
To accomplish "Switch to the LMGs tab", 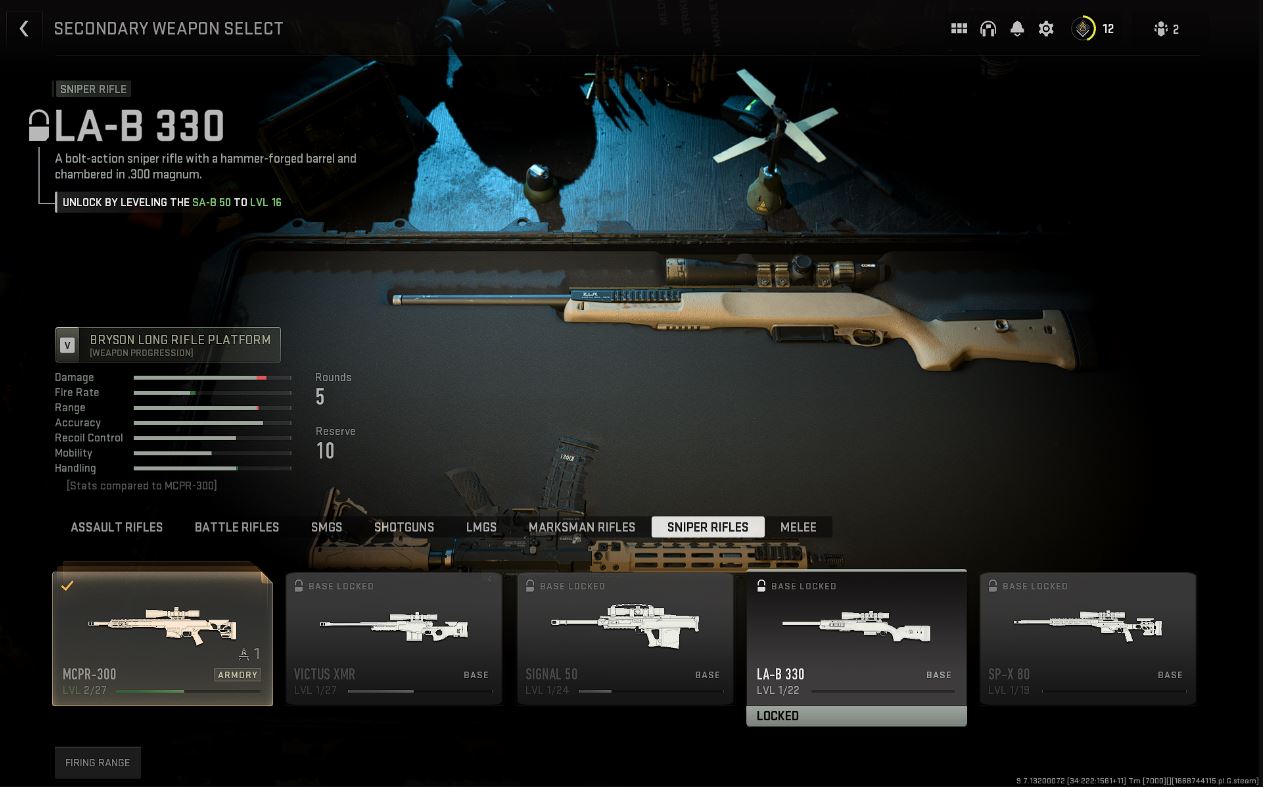I will click(481, 527).
